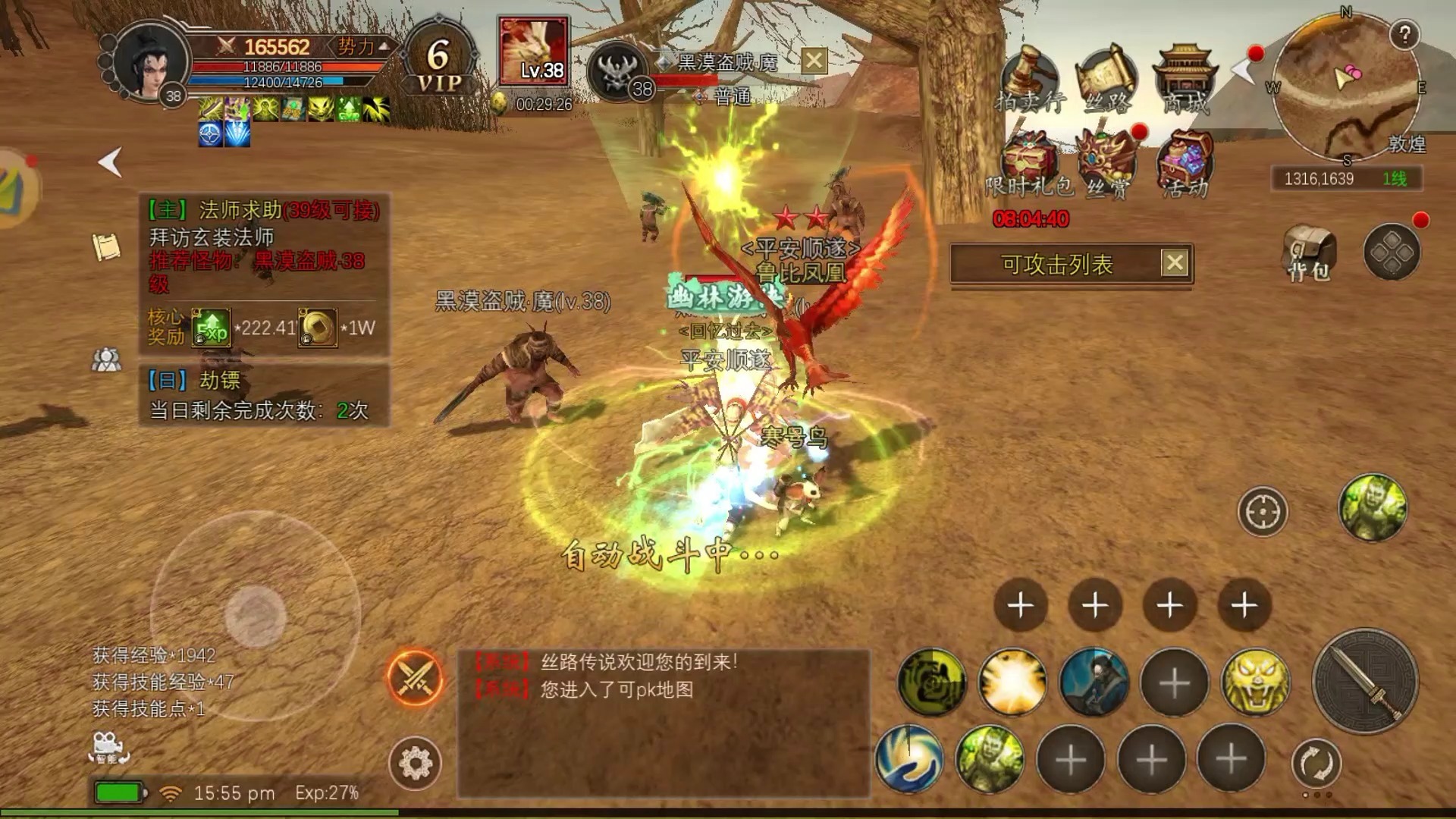This screenshot has width=1456, height=819.
Task: Open settings gear beside chat box
Action: 415,762
